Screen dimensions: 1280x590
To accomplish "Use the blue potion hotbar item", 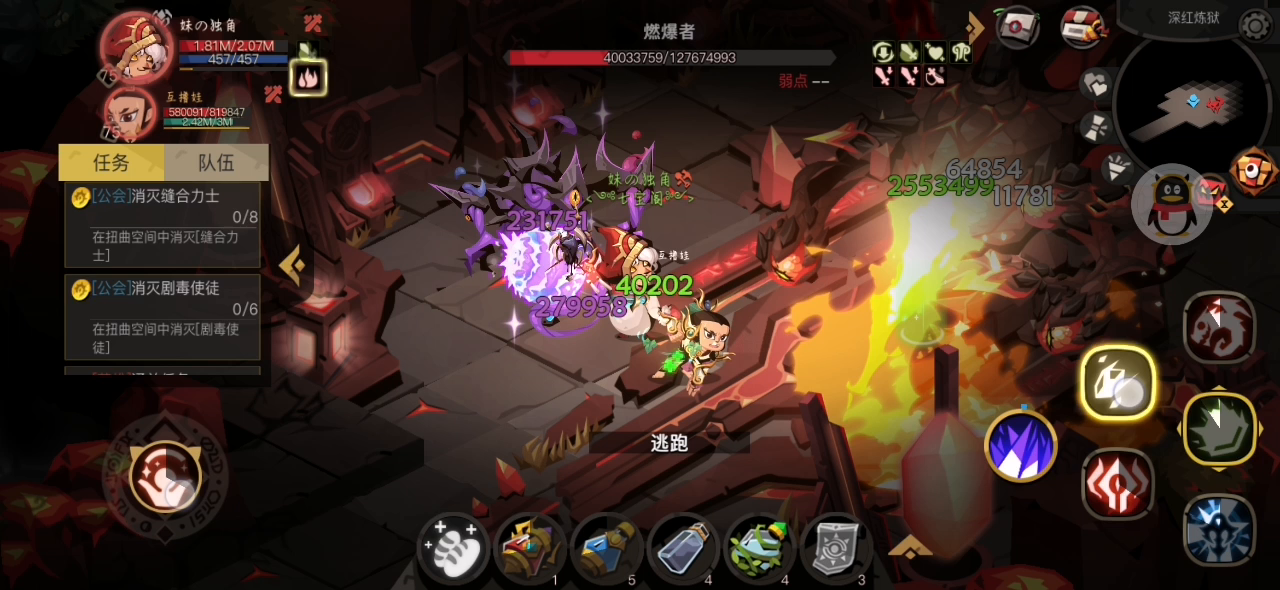I will 607,549.
